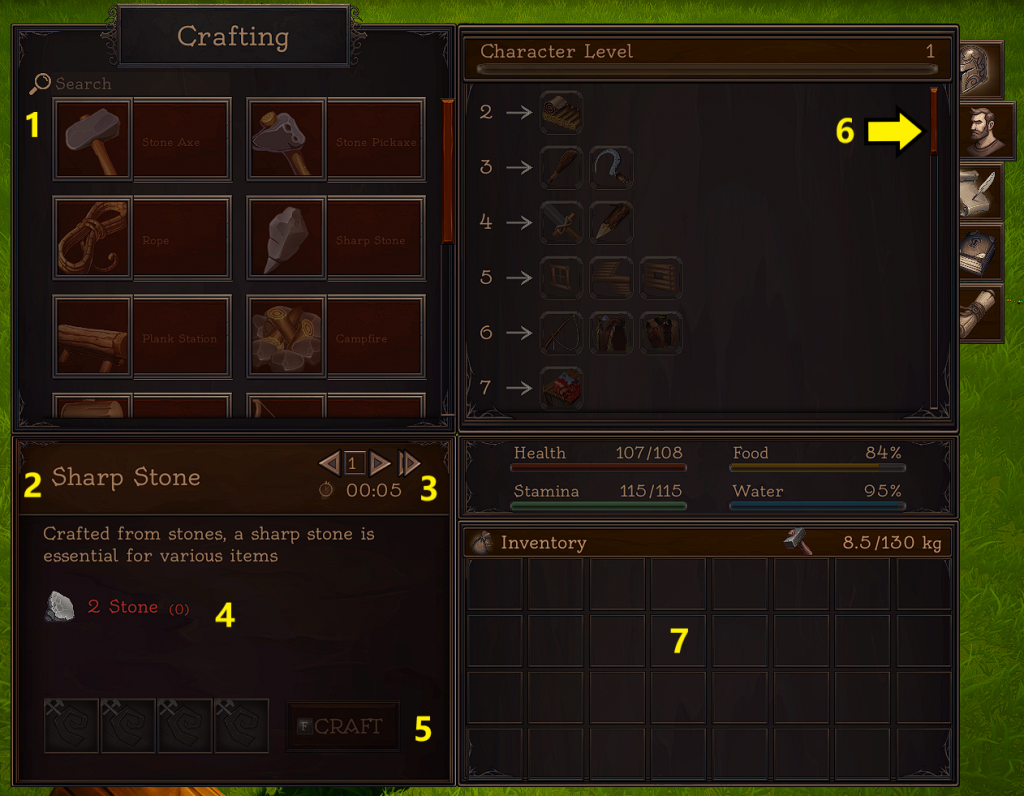This screenshot has height=796, width=1024.
Task: Switch to the bearded character portrait tab
Action: (x=986, y=131)
